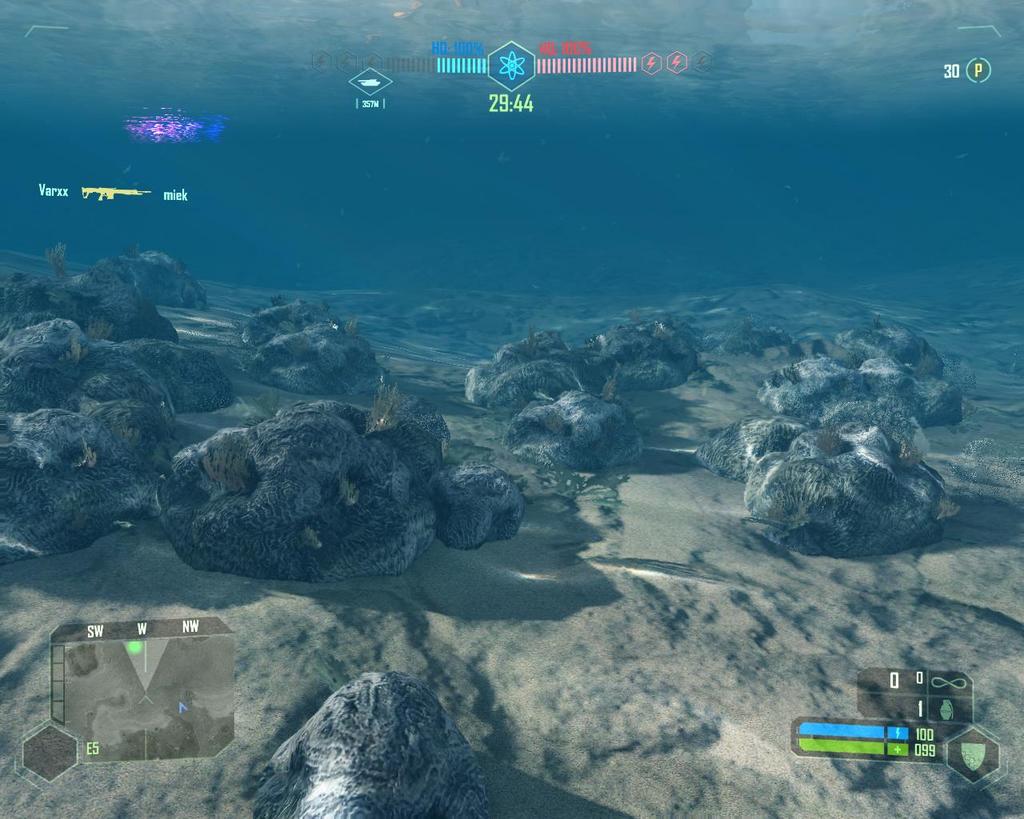Click the prestige points P icon
Image resolution: width=1024 pixels, height=819 pixels.
tap(978, 71)
